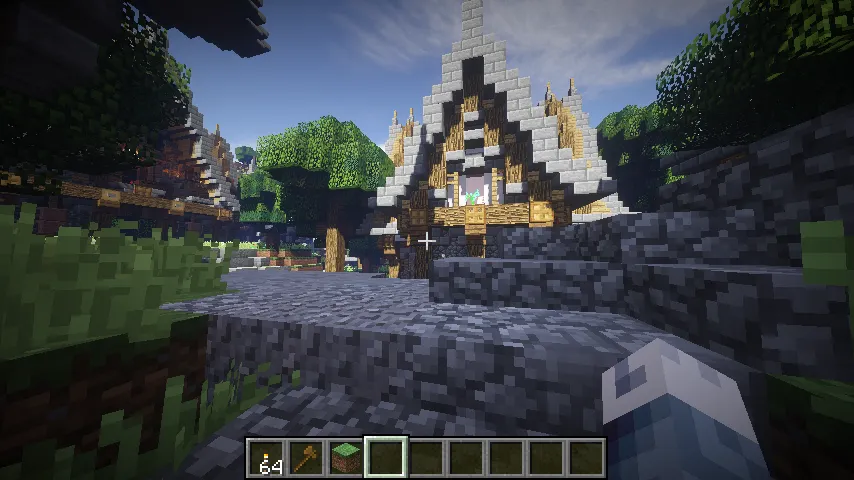Select the wooden axe hotbar slot
The height and width of the screenshot is (480, 854).
[306, 458]
